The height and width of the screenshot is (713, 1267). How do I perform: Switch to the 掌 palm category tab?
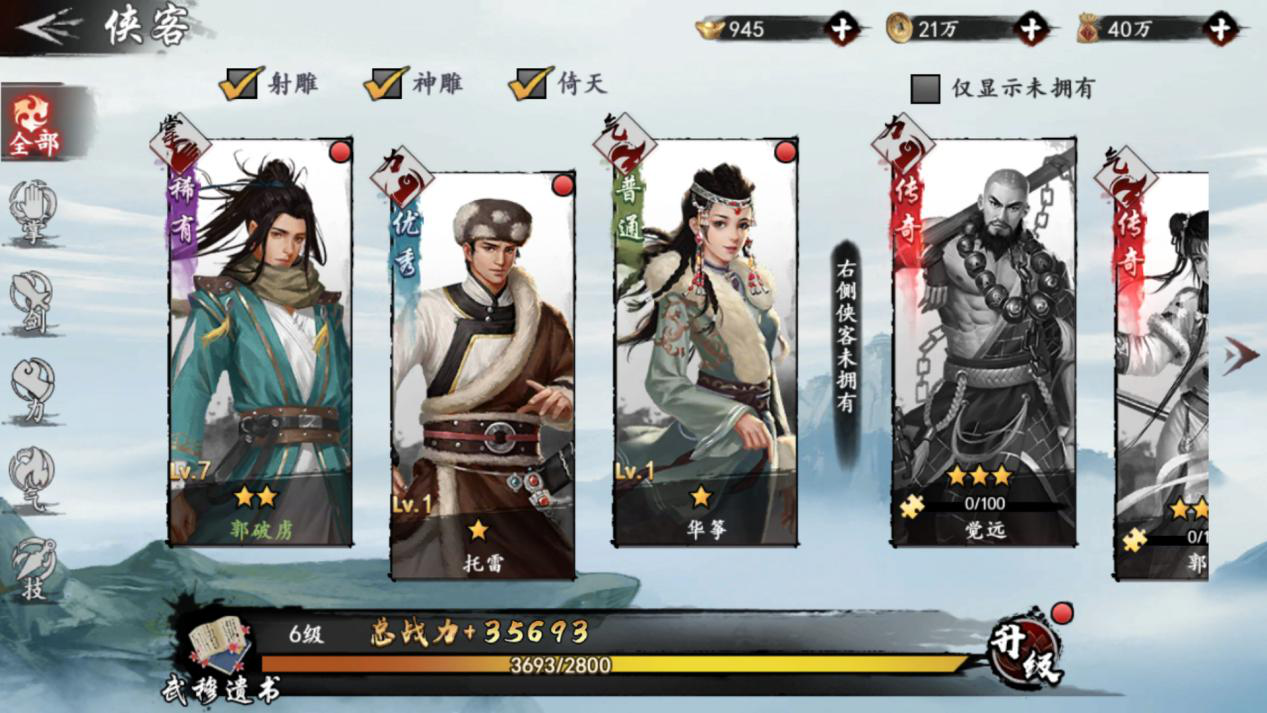pyautogui.click(x=33, y=212)
